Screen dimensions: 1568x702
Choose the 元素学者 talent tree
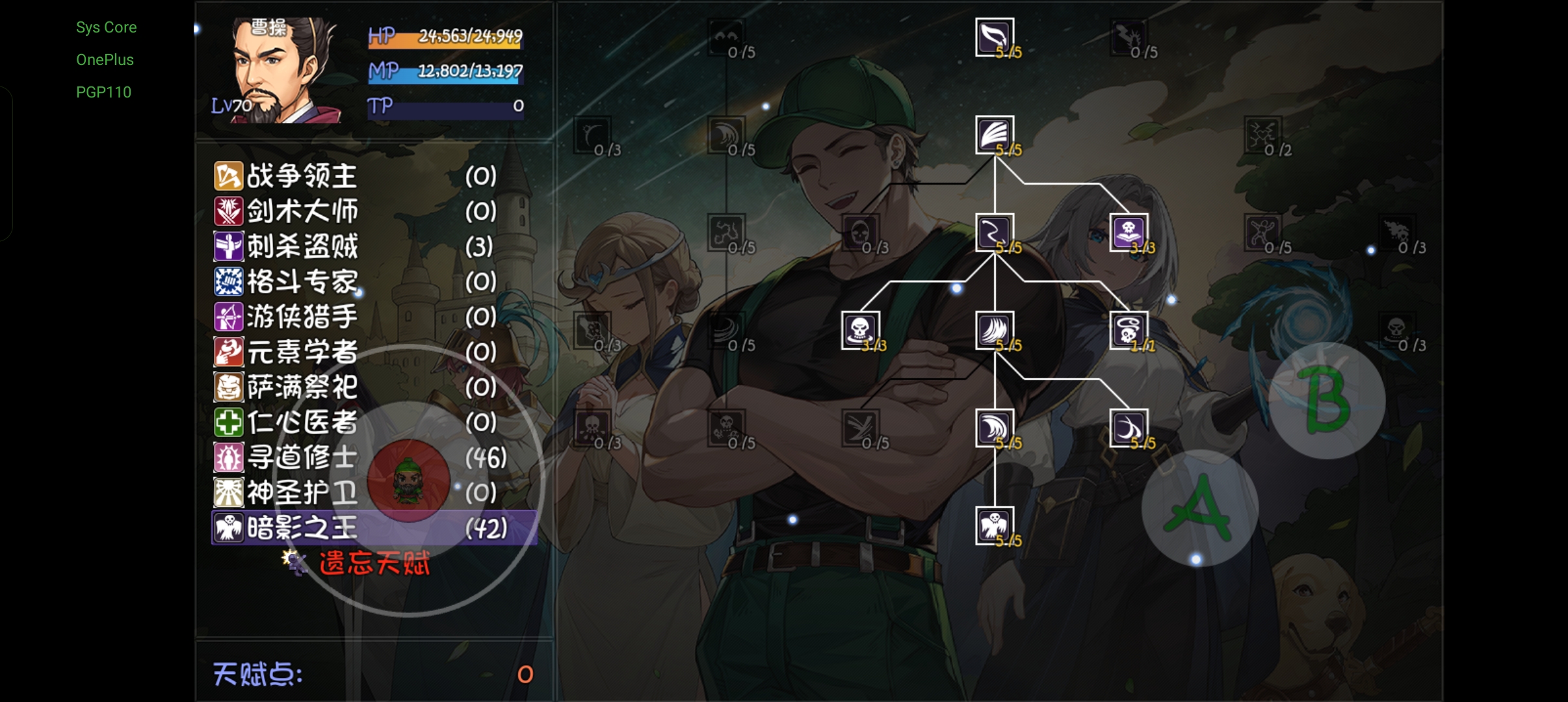(x=302, y=352)
